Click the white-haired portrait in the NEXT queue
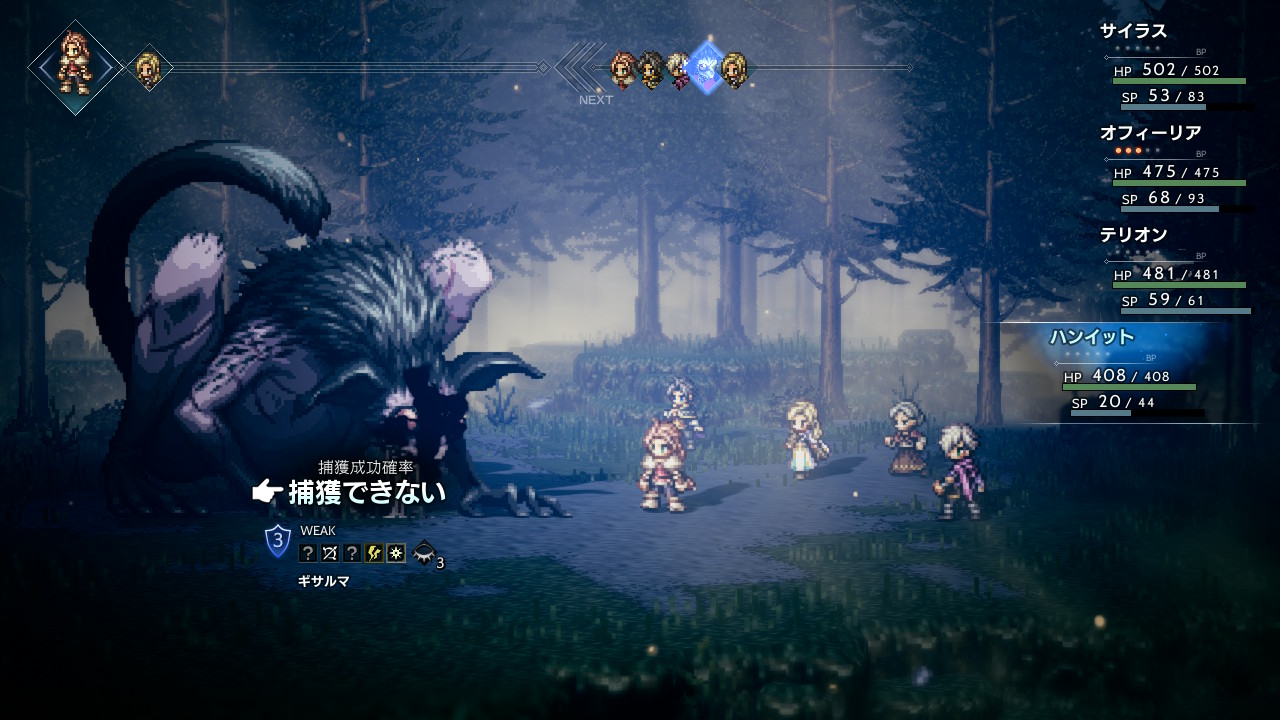 [x=679, y=69]
